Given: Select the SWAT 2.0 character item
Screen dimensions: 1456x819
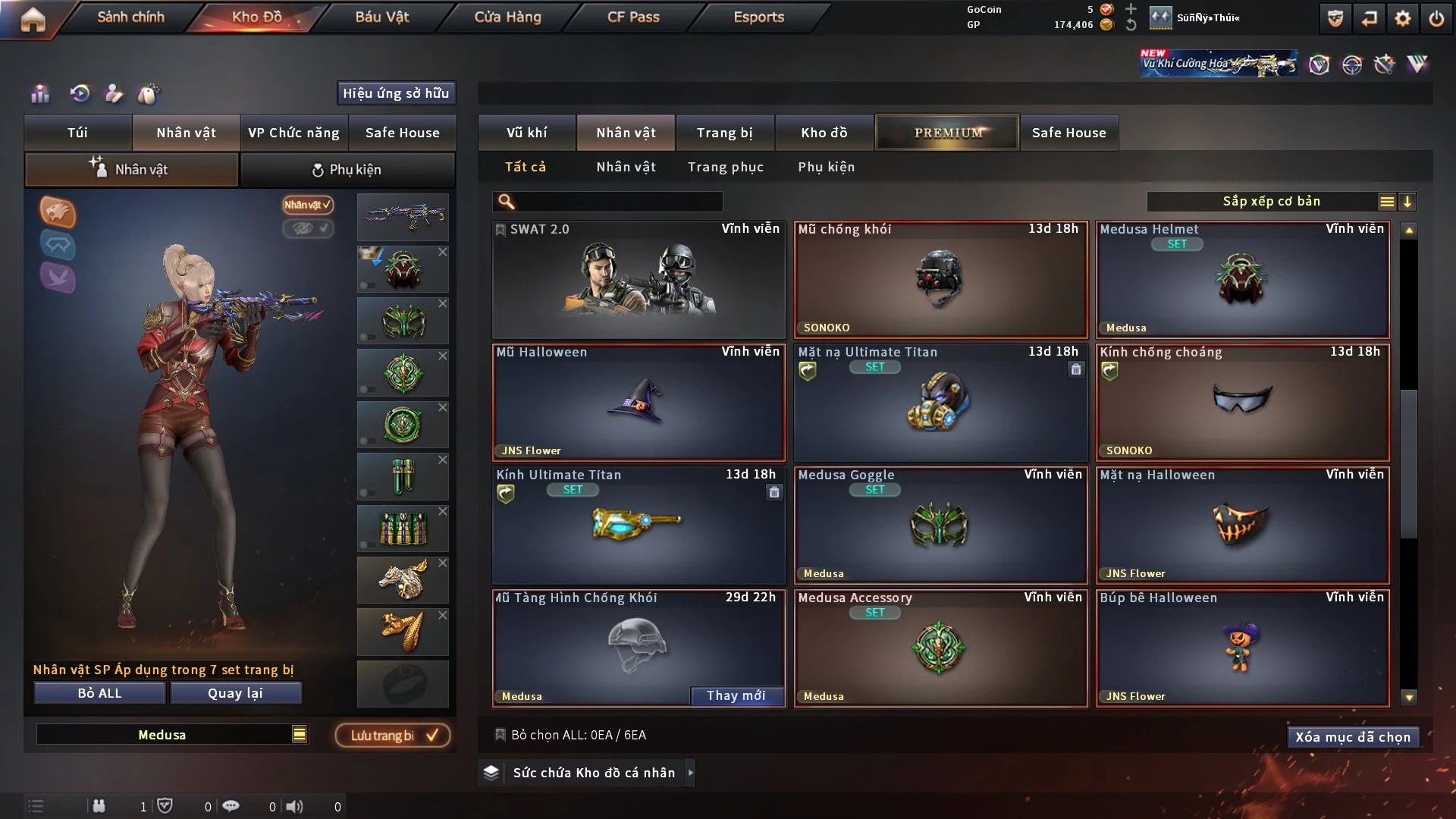Looking at the screenshot, I should 639,279.
